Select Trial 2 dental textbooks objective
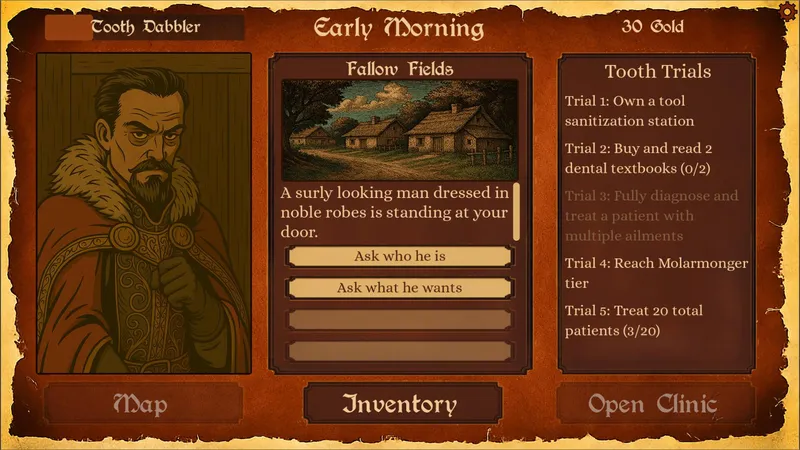This screenshot has height=450, width=800. 650,157
